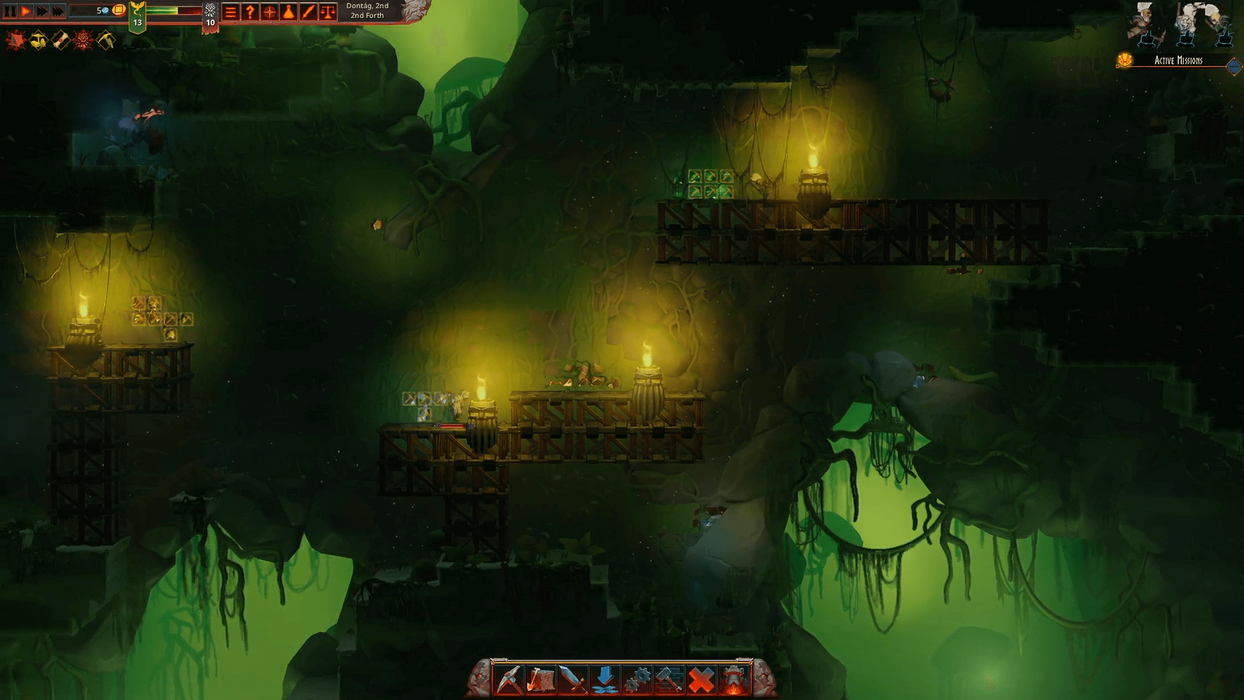The image size is (1244, 700).
Task: Set game speed to normal play
Action: [x=26, y=11]
